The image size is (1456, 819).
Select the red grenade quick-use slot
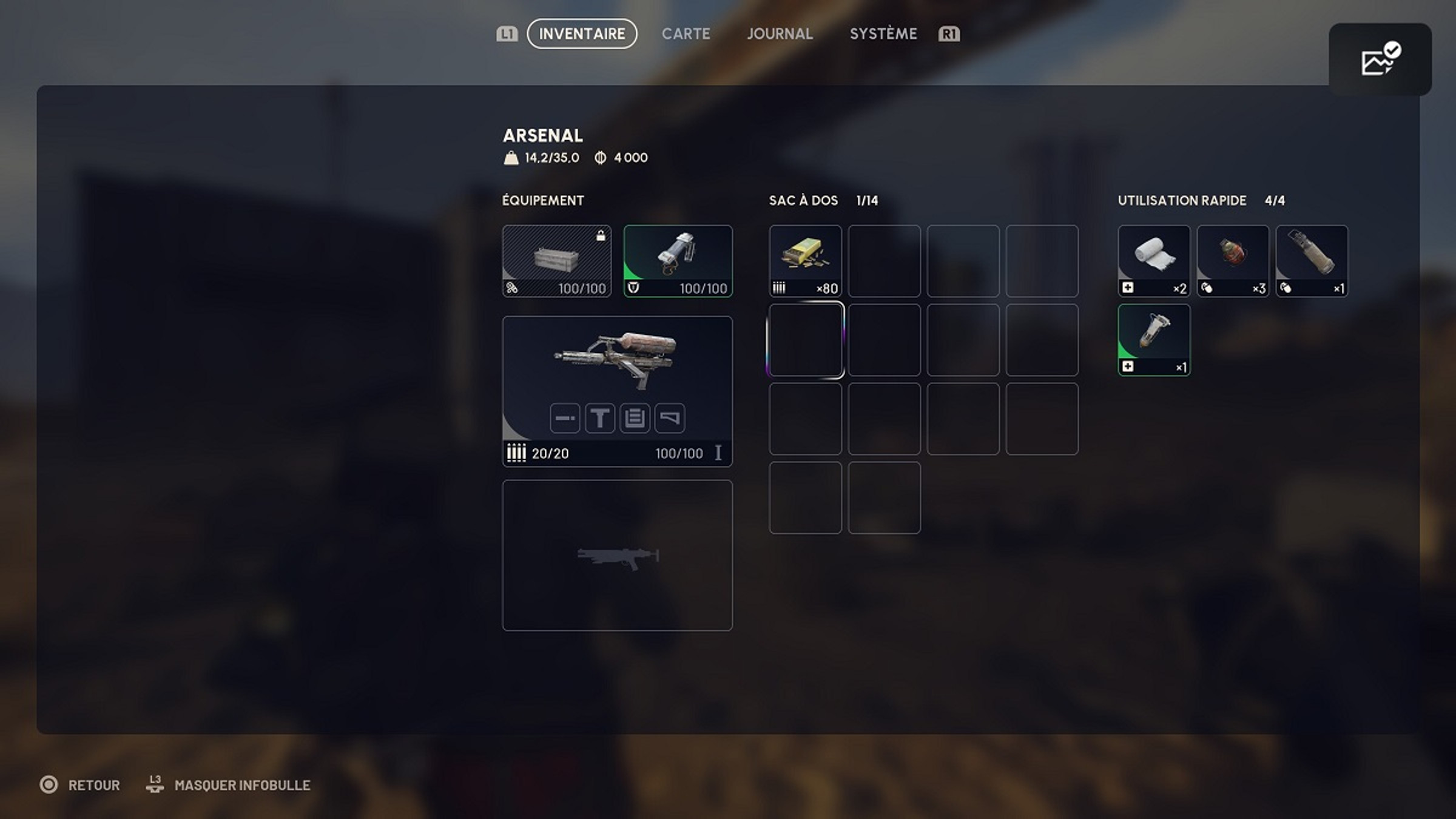point(1233,261)
